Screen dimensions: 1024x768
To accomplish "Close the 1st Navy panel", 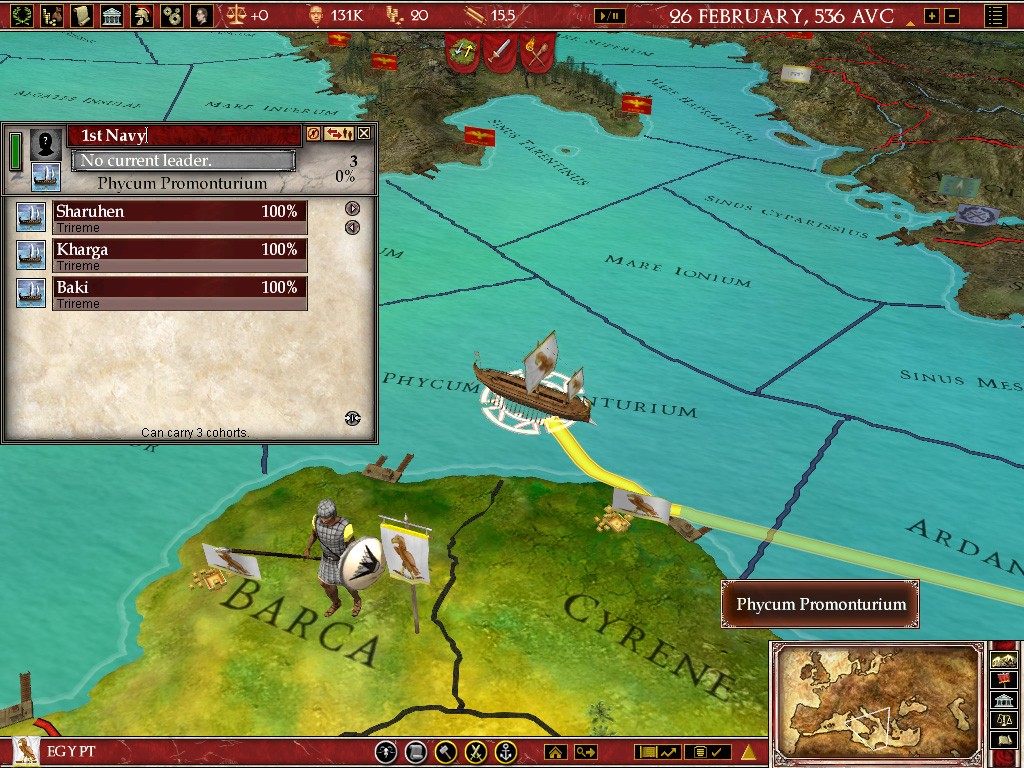I will click(x=364, y=133).
